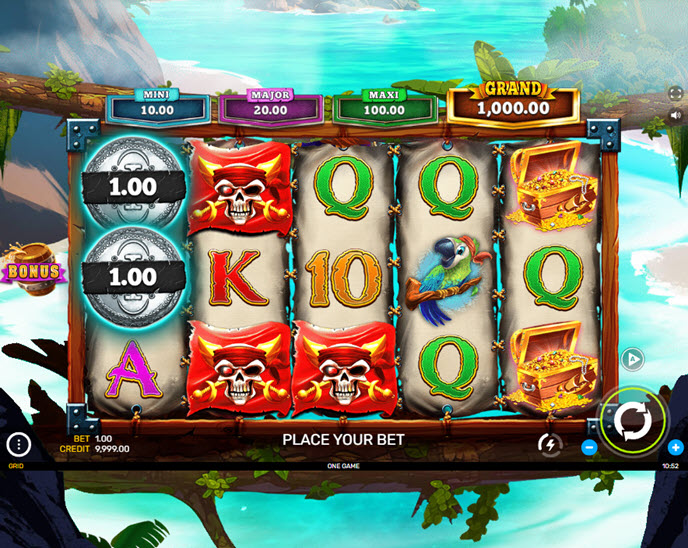
Task: Mute the sound with the speaker icon
Action: (675, 115)
